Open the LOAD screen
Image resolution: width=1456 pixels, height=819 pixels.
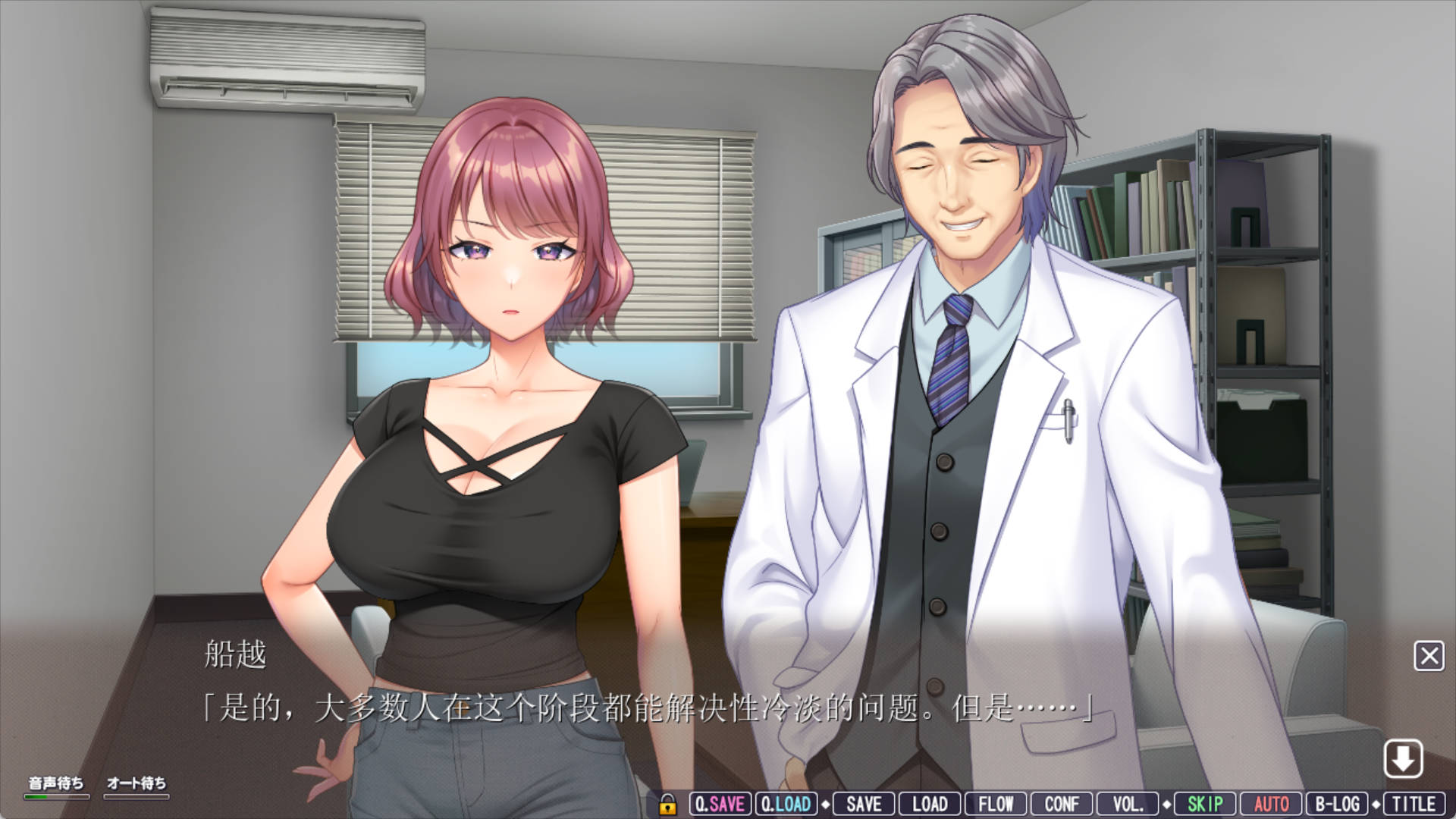pyautogui.click(x=930, y=804)
